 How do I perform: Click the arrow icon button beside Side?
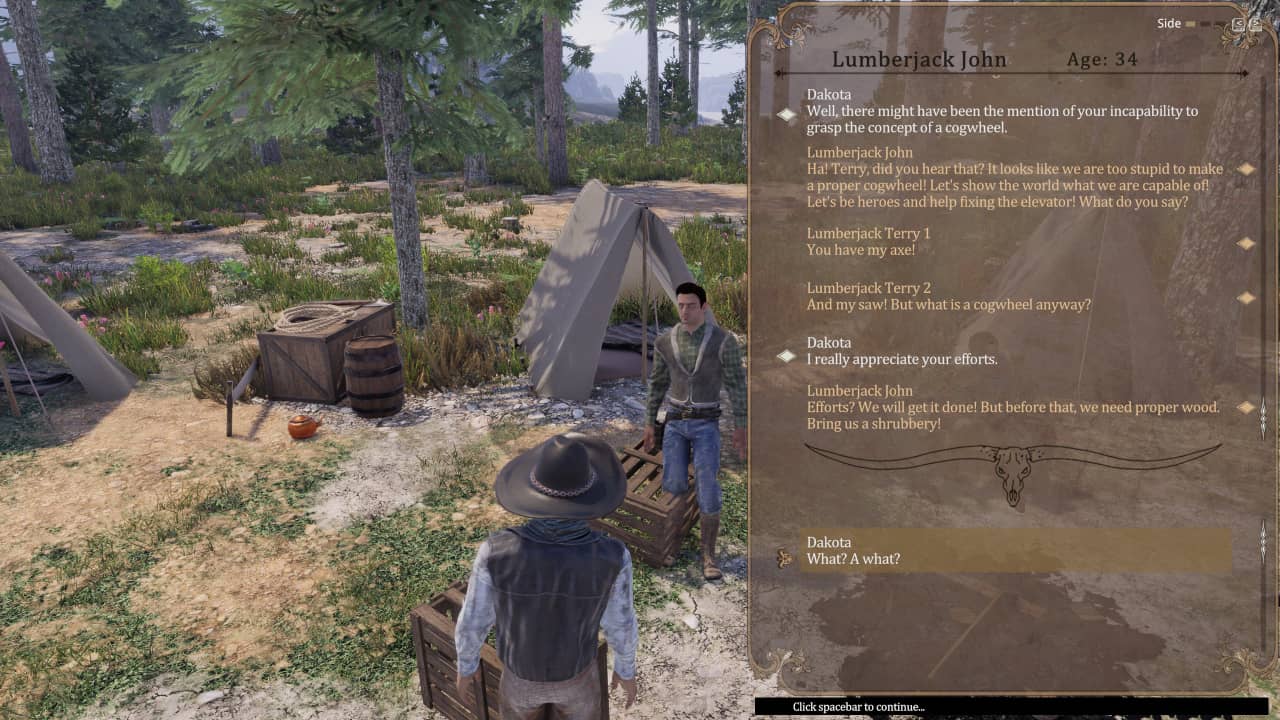click(x=1239, y=24)
